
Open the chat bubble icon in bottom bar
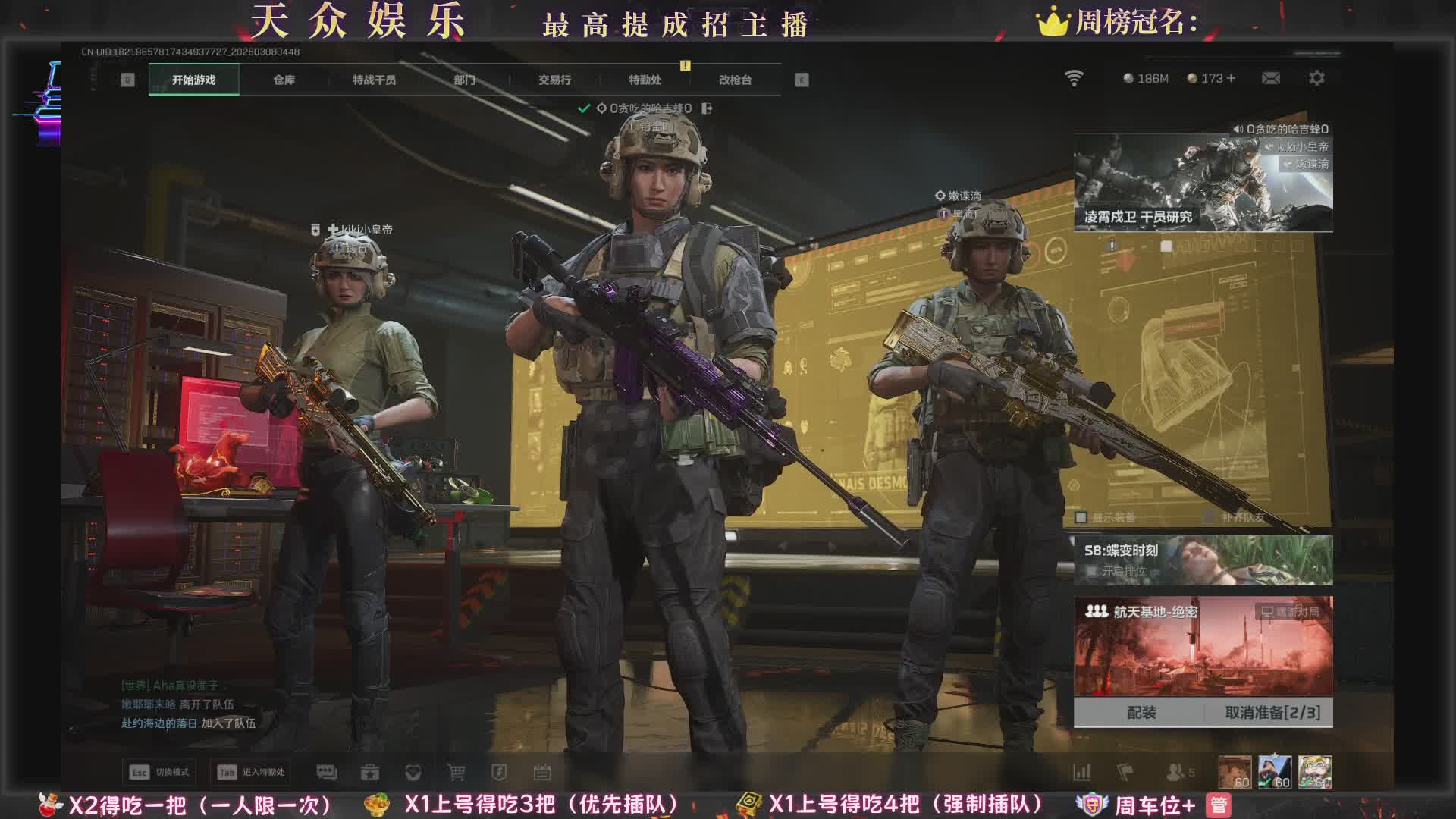[x=327, y=772]
